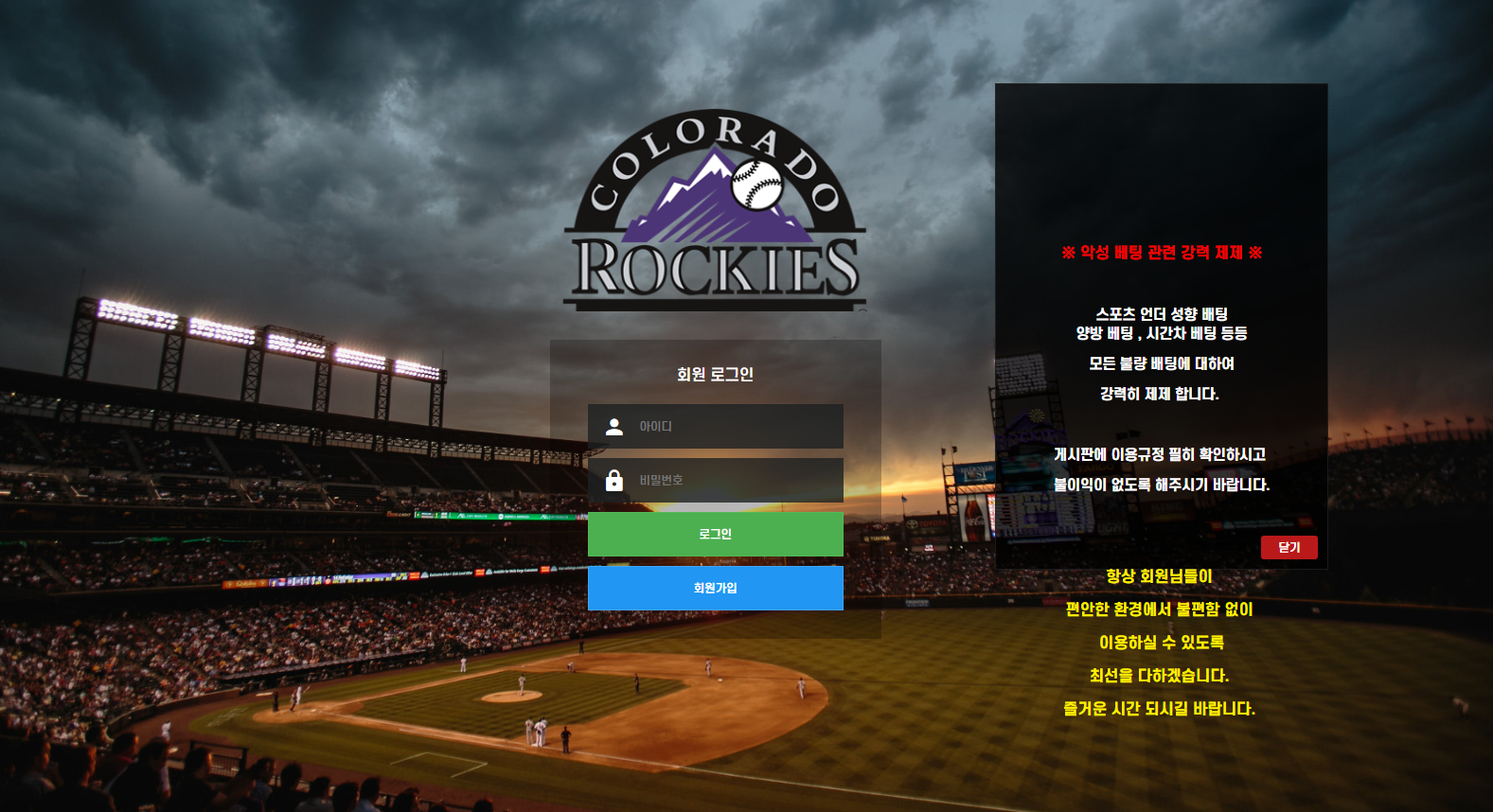1493x812 pixels.
Task: Click the ROCKIES wordmark in the logo
Action: [715, 272]
